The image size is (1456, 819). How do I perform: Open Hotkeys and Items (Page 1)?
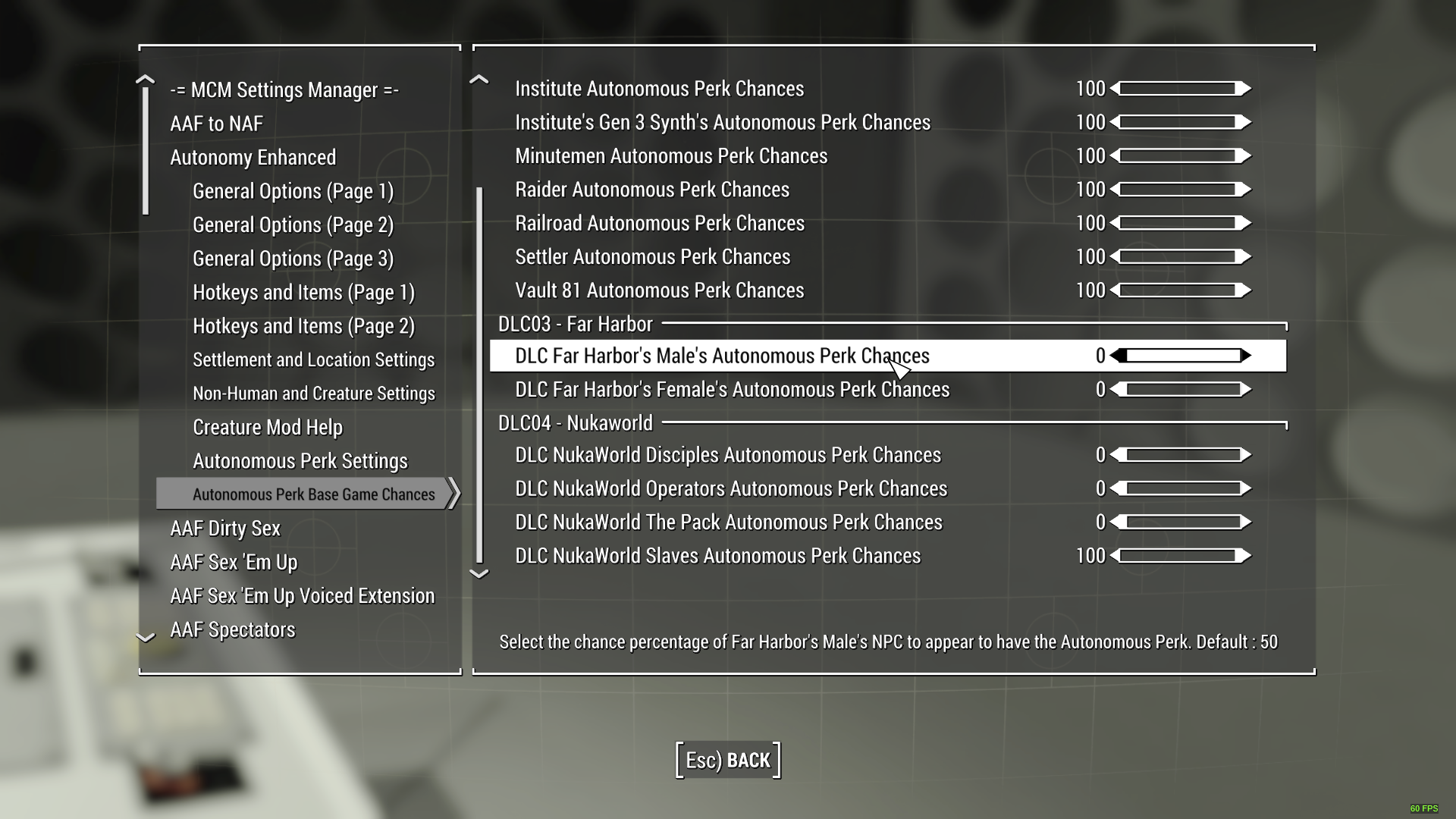coord(303,292)
